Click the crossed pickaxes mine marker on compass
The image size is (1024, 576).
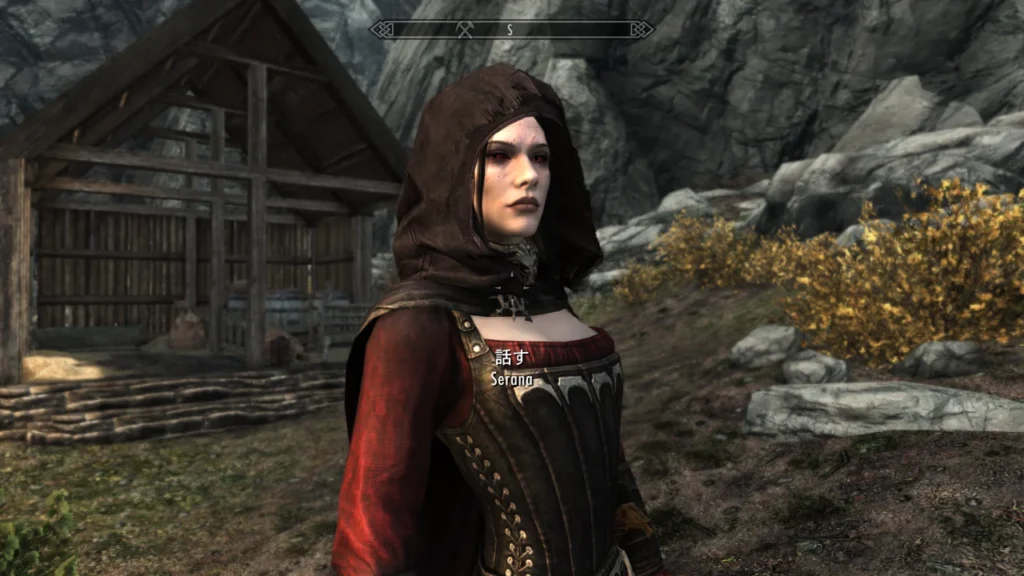coord(465,29)
